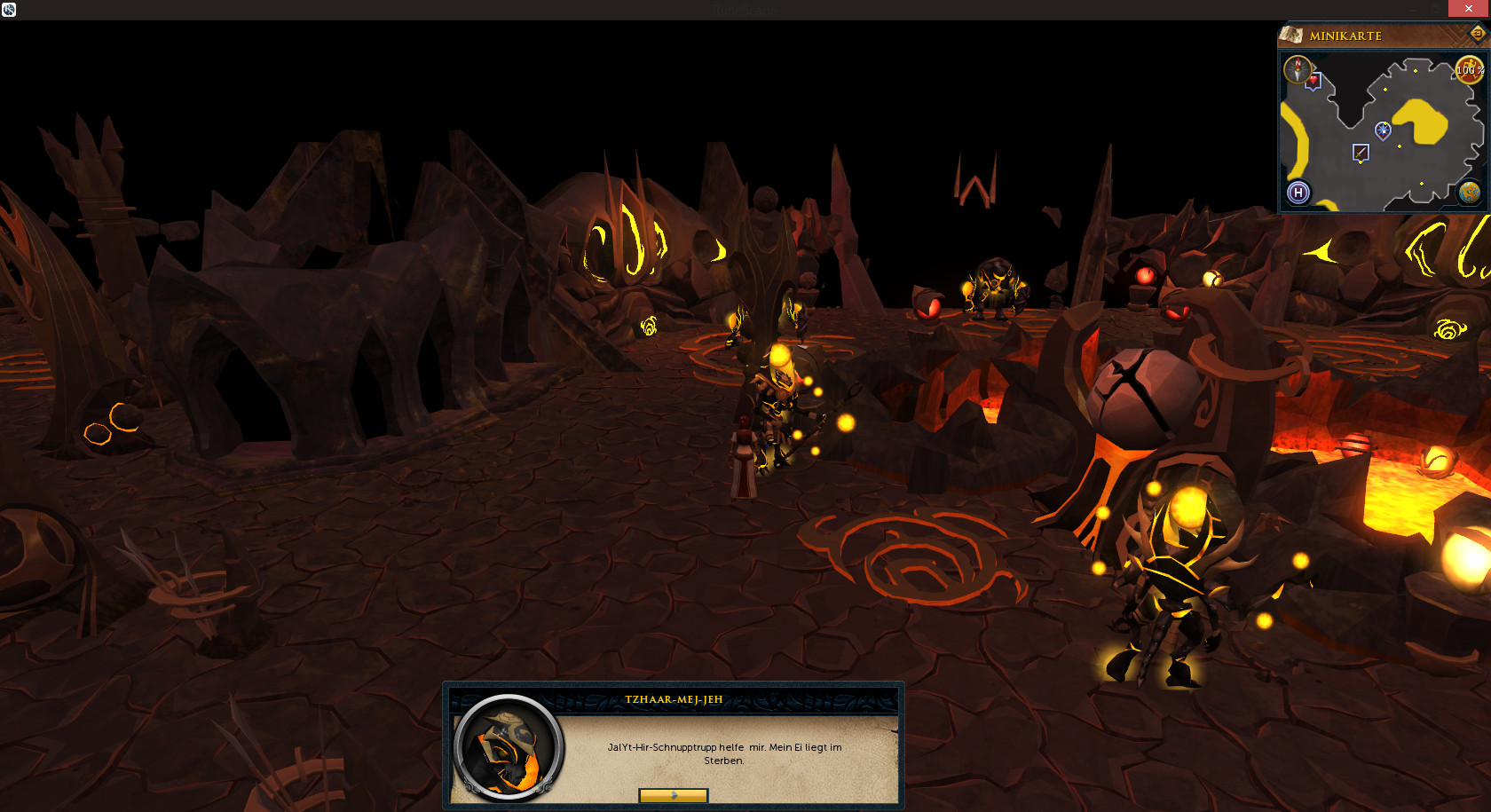Continue the TzHaar-Mej-Jeh dialogue
The image size is (1491, 812).
[673, 795]
